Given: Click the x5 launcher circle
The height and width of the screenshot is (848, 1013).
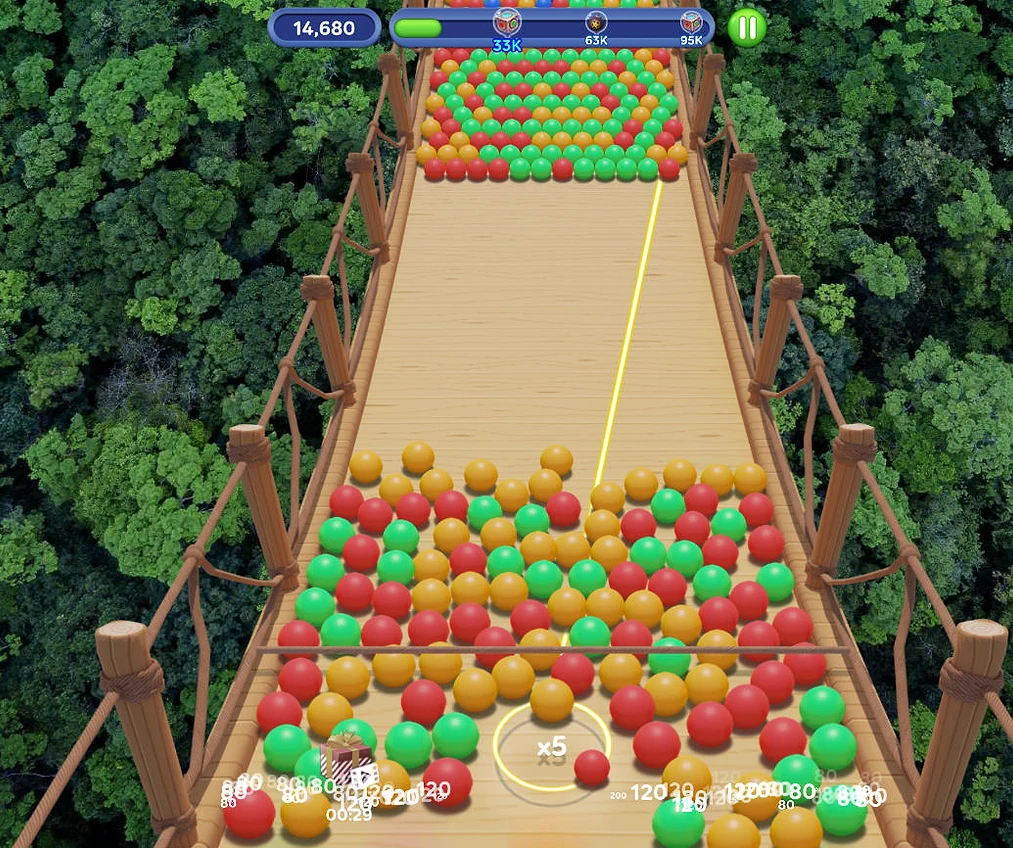Looking at the screenshot, I should [x=551, y=746].
